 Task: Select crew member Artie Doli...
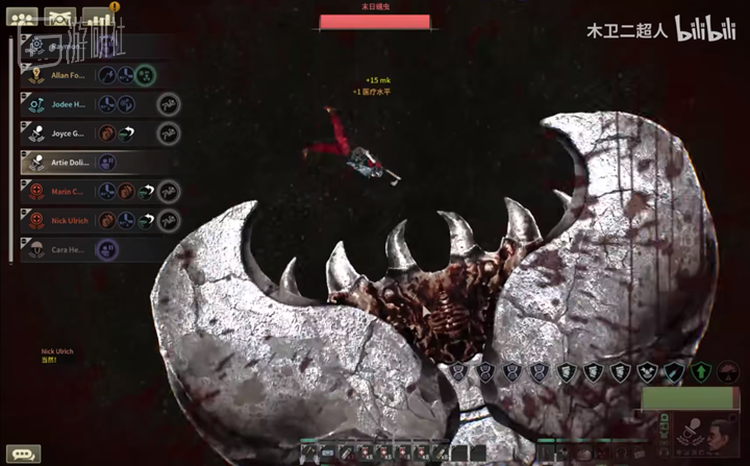pos(70,162)
